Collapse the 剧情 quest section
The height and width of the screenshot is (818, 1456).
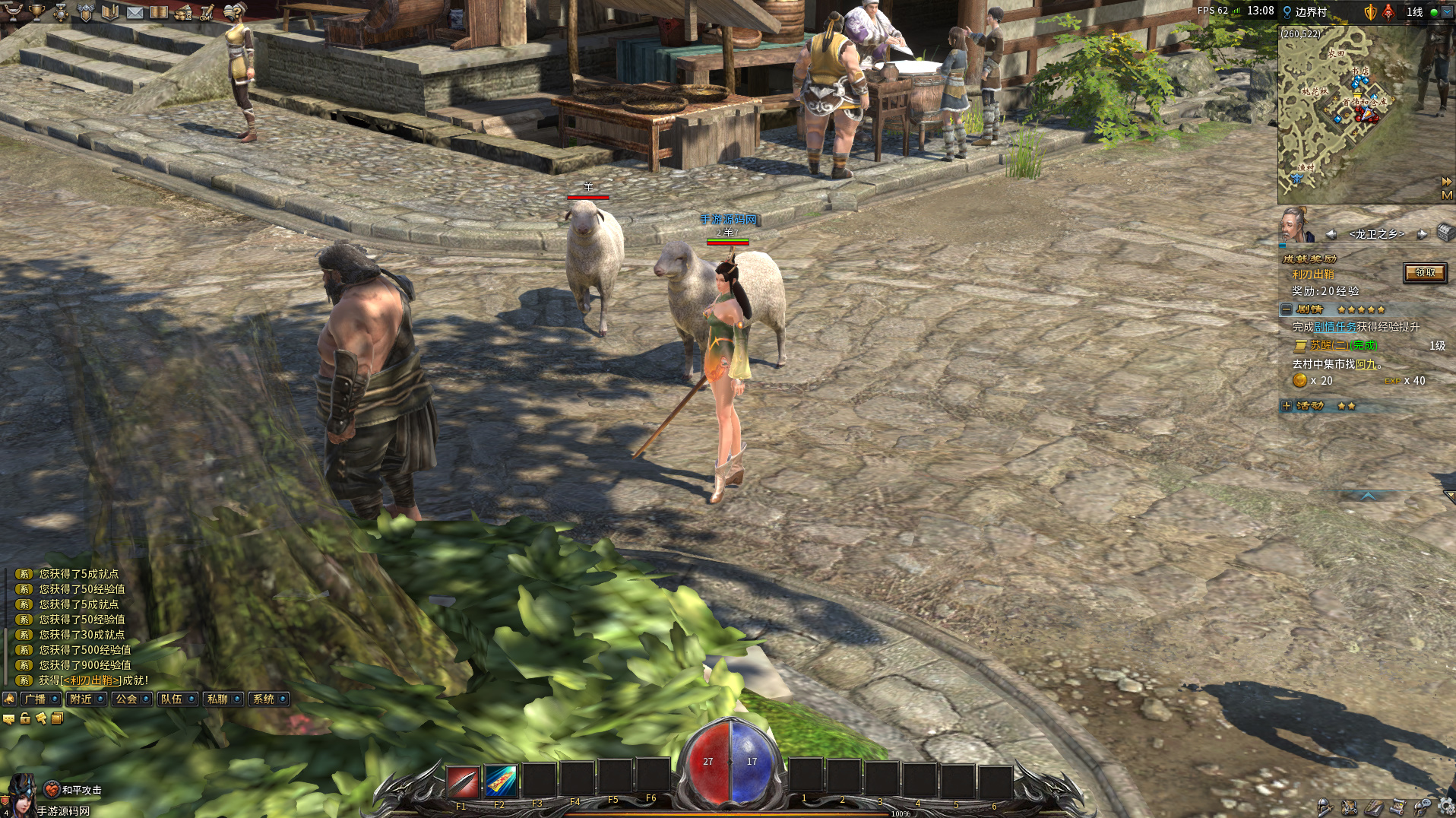pos(1287,309)
